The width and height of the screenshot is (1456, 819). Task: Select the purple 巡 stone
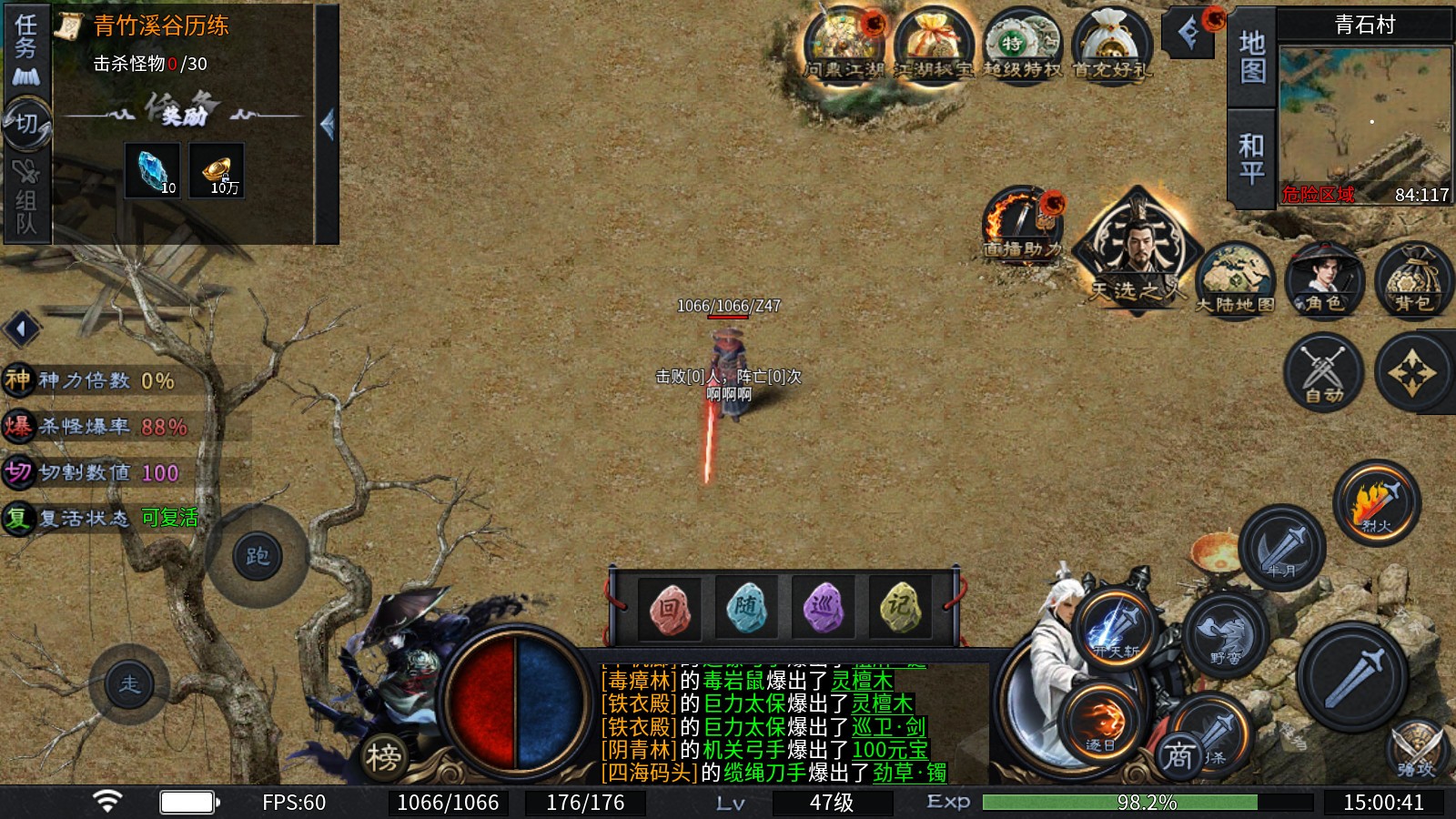823,608
